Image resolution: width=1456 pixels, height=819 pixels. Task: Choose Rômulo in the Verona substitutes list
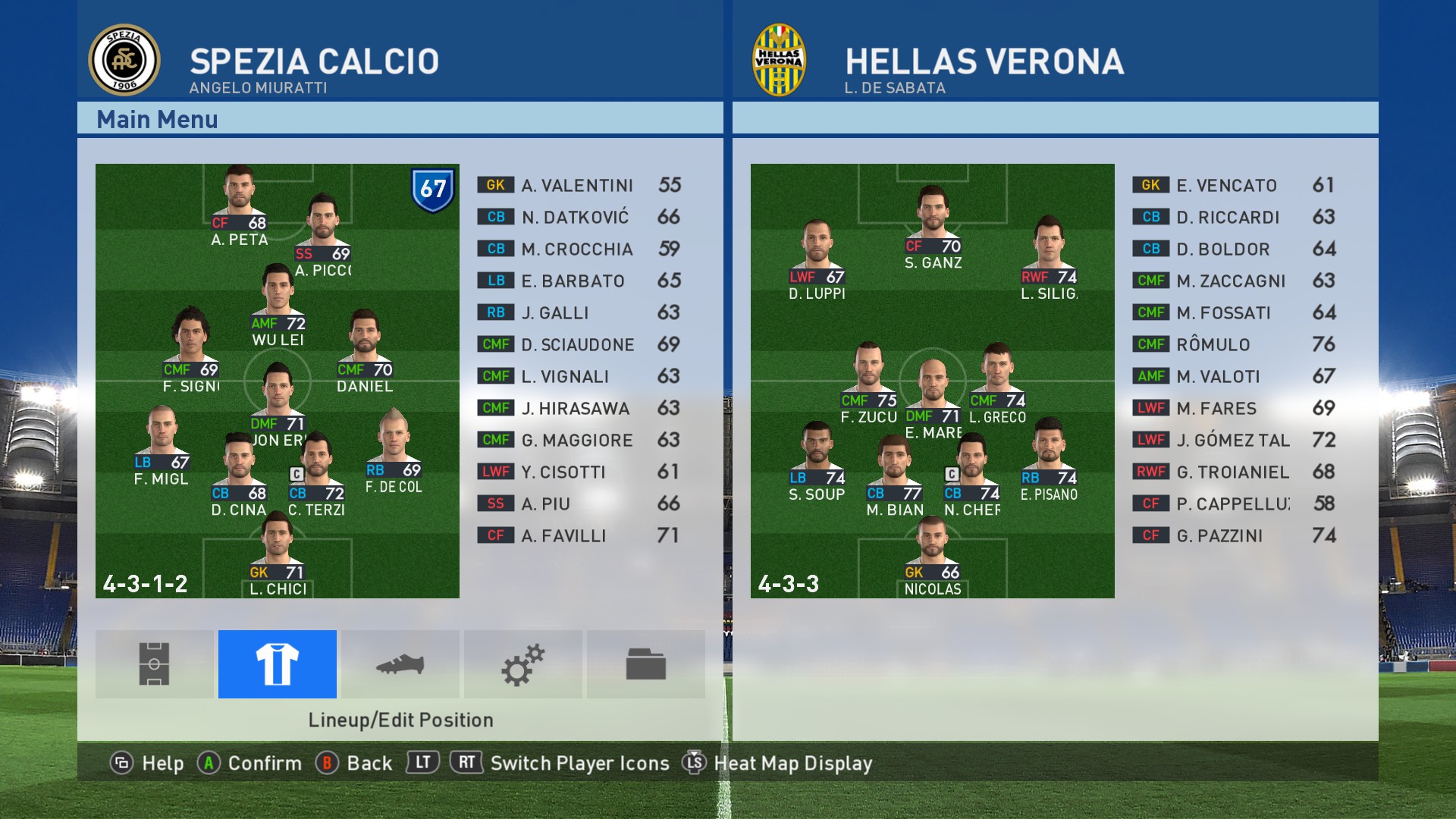(1233, 345)
